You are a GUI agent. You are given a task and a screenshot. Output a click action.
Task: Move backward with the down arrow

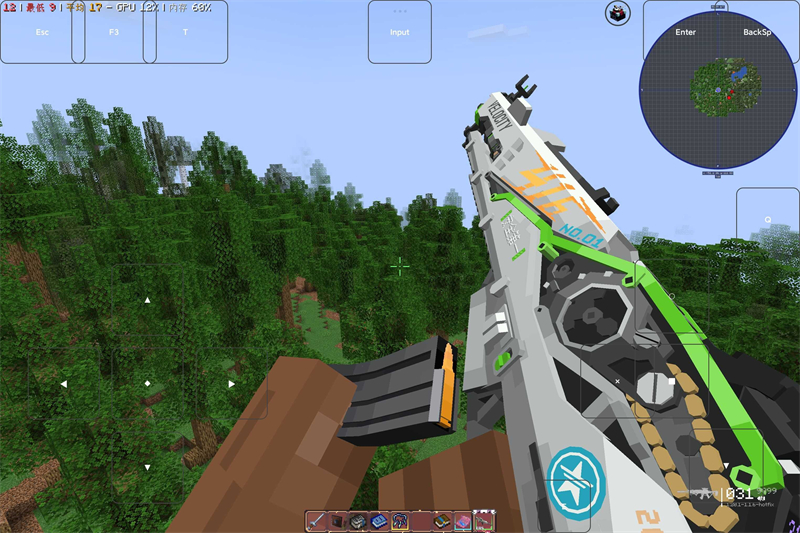[x=147, y=466]
